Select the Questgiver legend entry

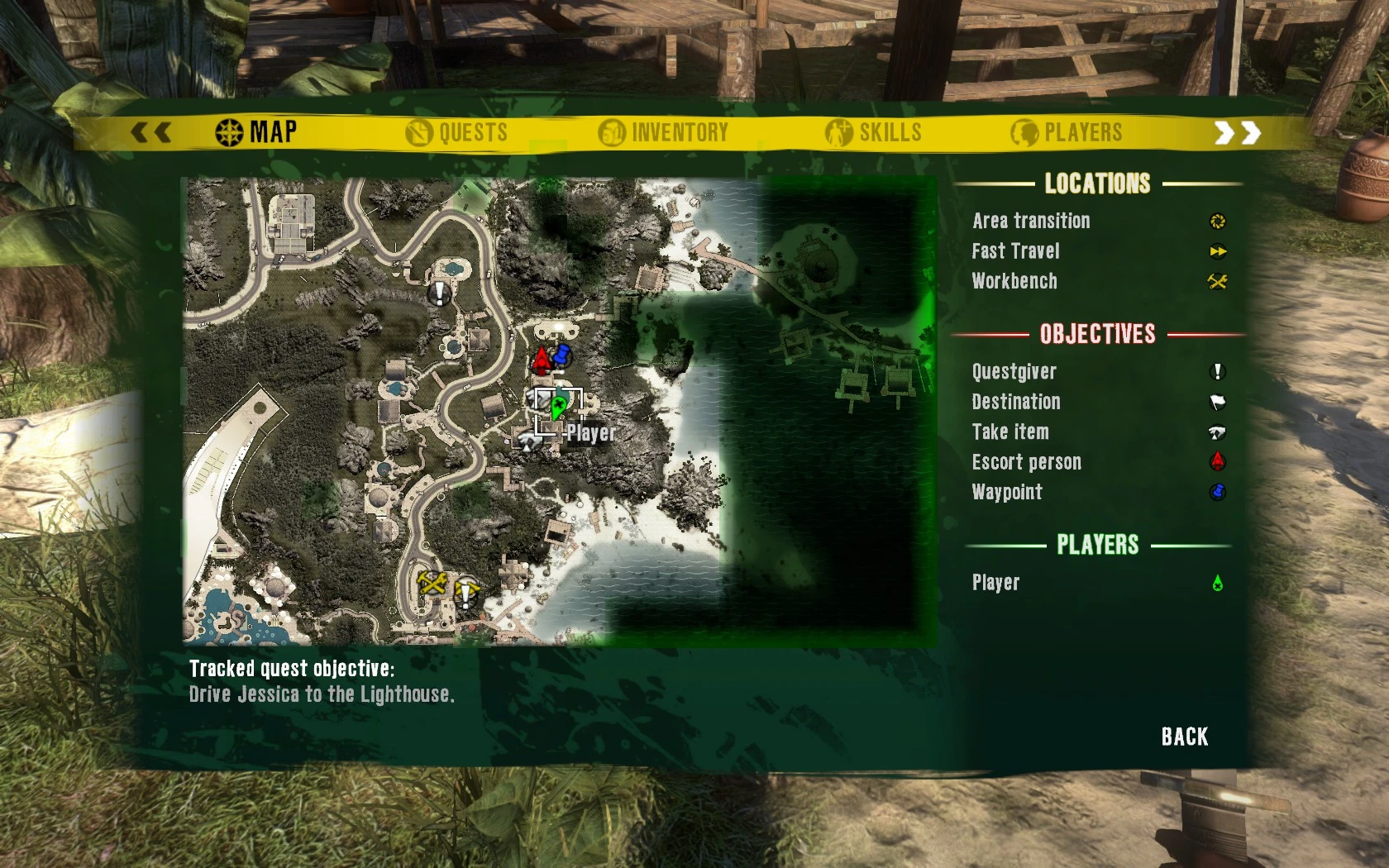[x=1014, y=372]
